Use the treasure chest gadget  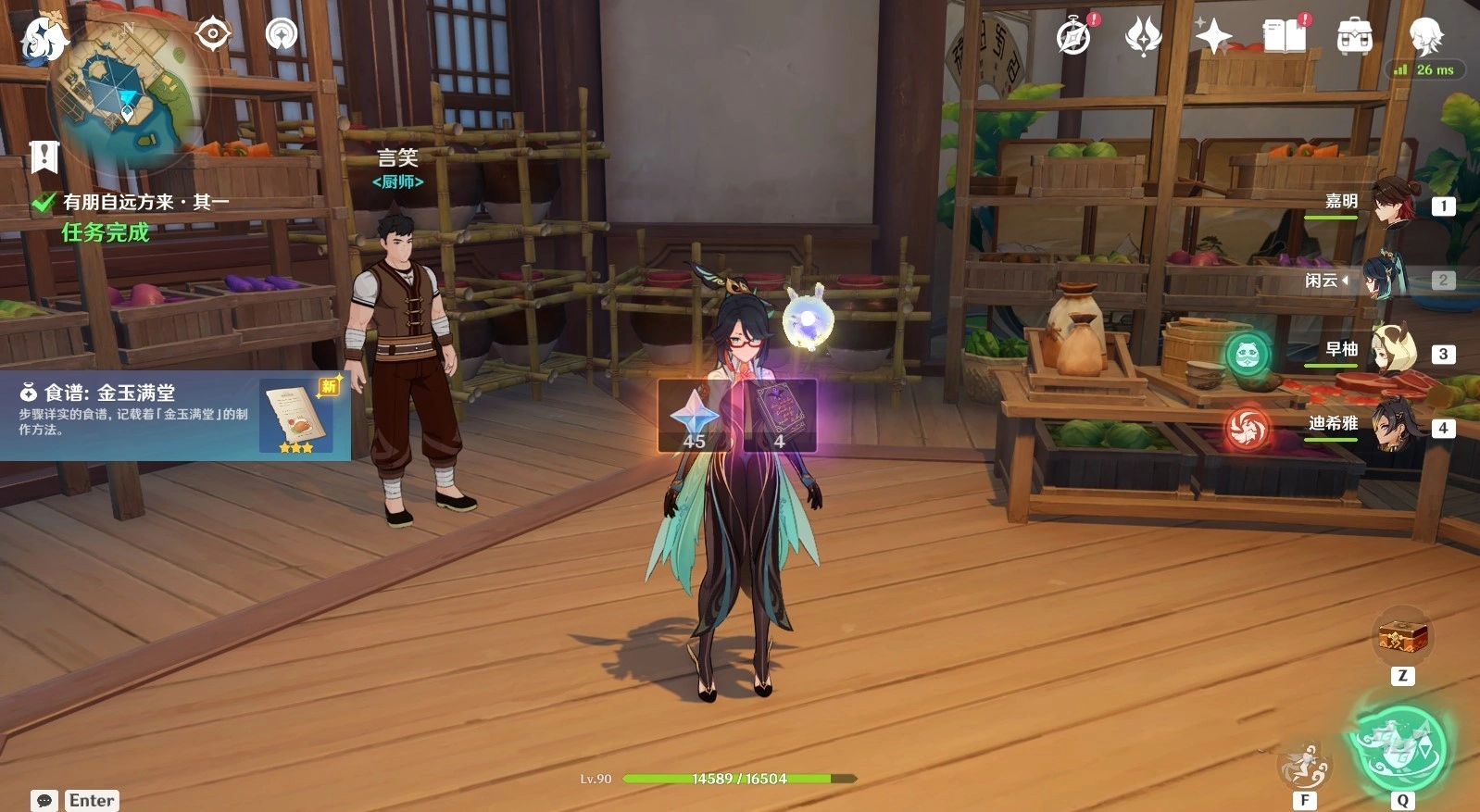point(1402,637)
